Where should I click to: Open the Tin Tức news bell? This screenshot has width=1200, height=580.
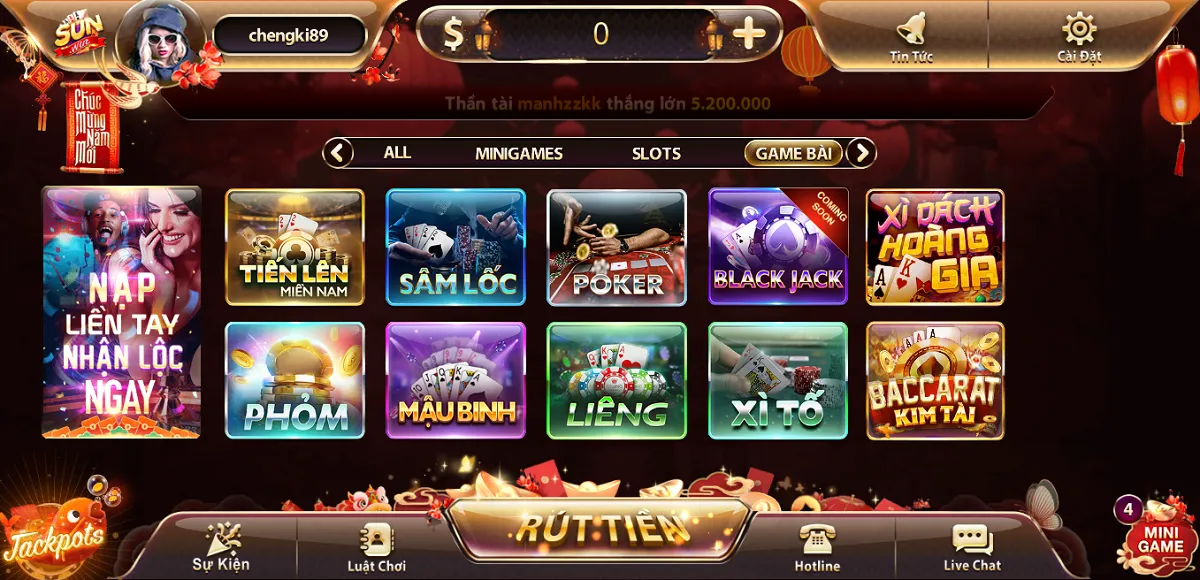pos(911,35)
